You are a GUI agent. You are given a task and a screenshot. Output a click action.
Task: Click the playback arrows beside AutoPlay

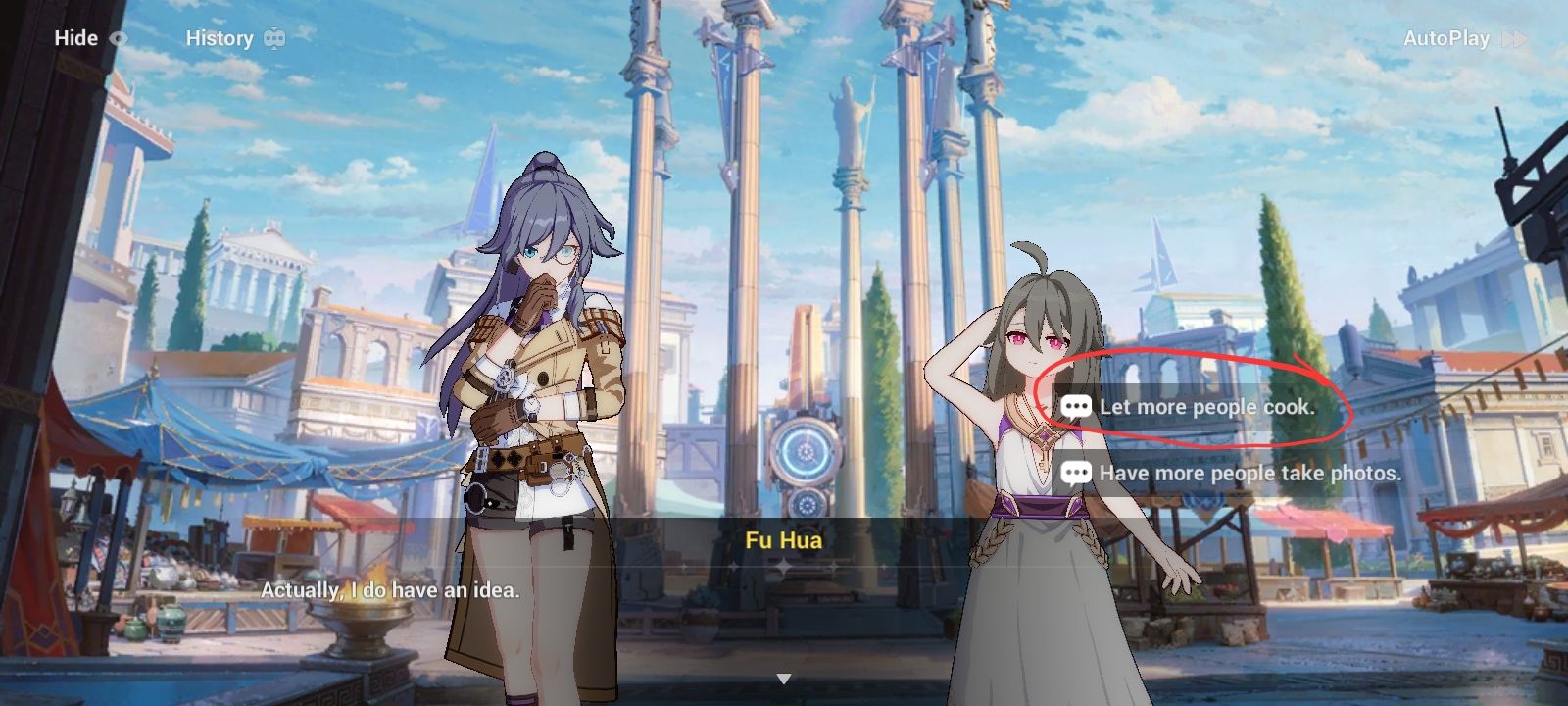click(x=1513, y=40)
